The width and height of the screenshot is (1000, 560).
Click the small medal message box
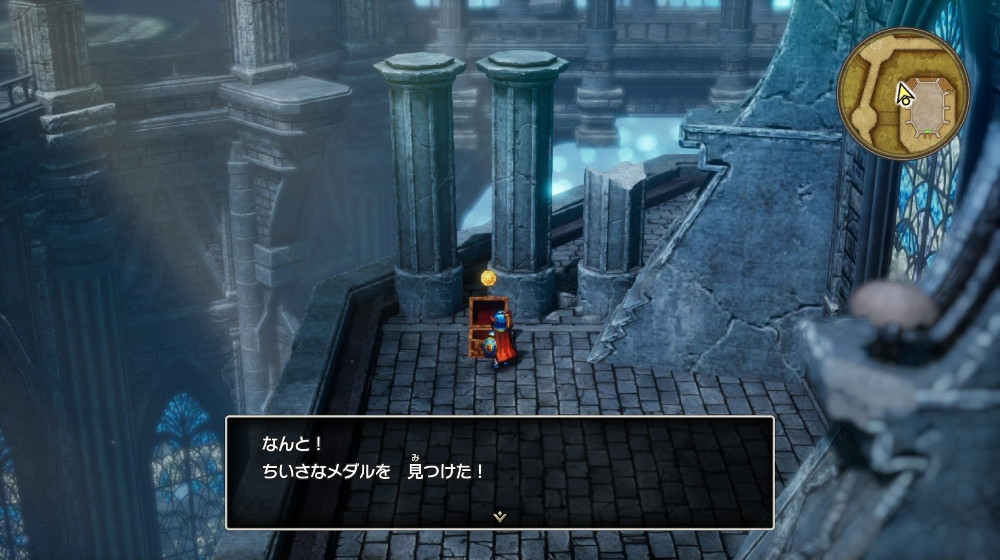pos(499,471)
